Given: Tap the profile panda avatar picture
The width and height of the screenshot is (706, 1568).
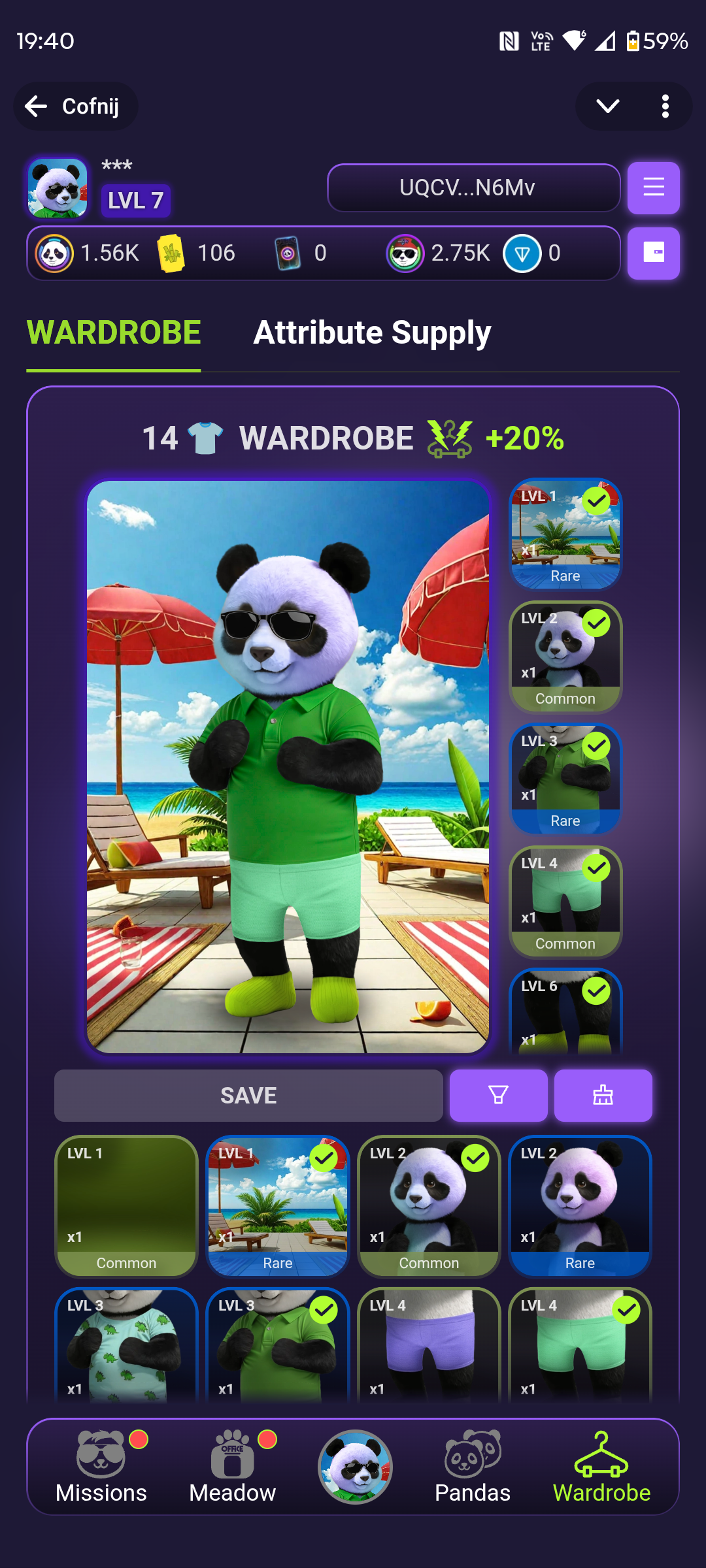Looking at the screenshot, I should 58,188.
